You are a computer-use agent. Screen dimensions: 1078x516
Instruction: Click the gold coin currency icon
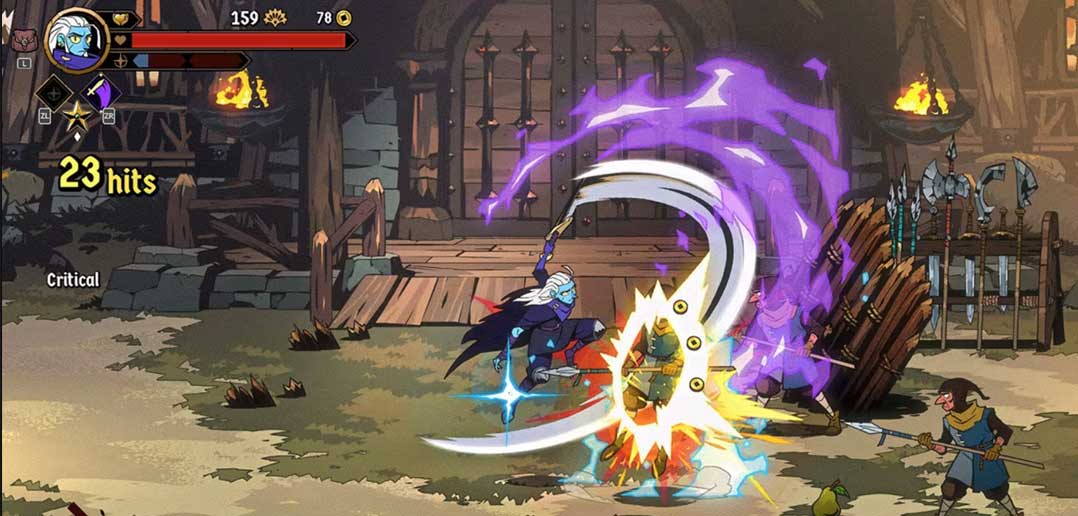pos(344,17)
